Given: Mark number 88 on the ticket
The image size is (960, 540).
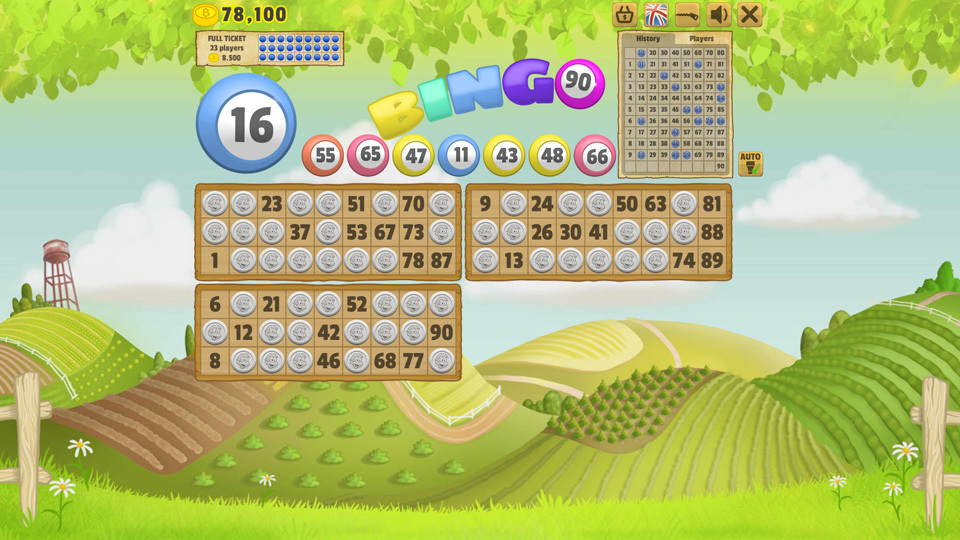Looking at the screenshot, I should (x=712, y=232).
